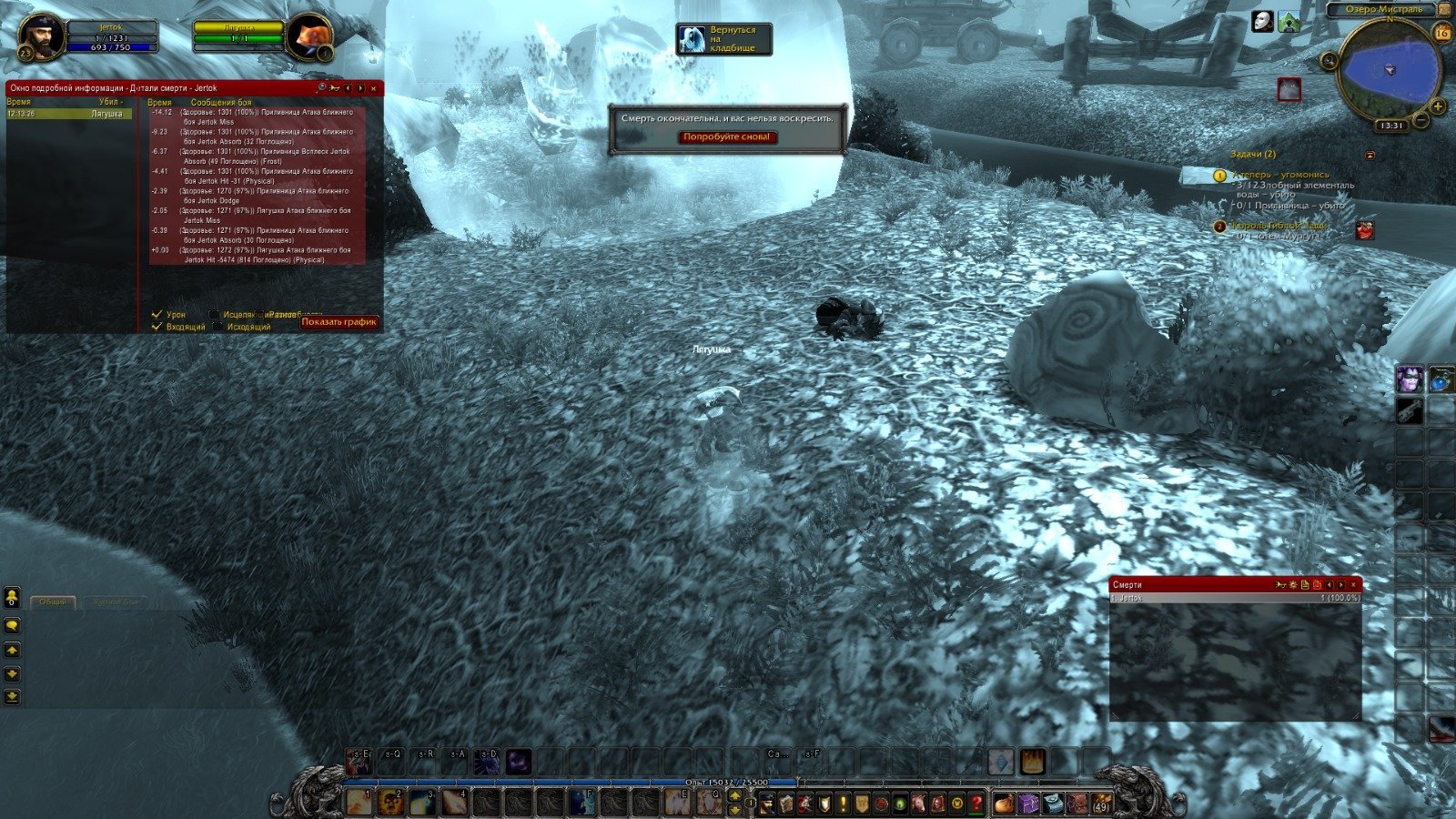Select the 12:13:26 Лягушка death row
This screenshot has width=1456, height=819.
(68, 114)
